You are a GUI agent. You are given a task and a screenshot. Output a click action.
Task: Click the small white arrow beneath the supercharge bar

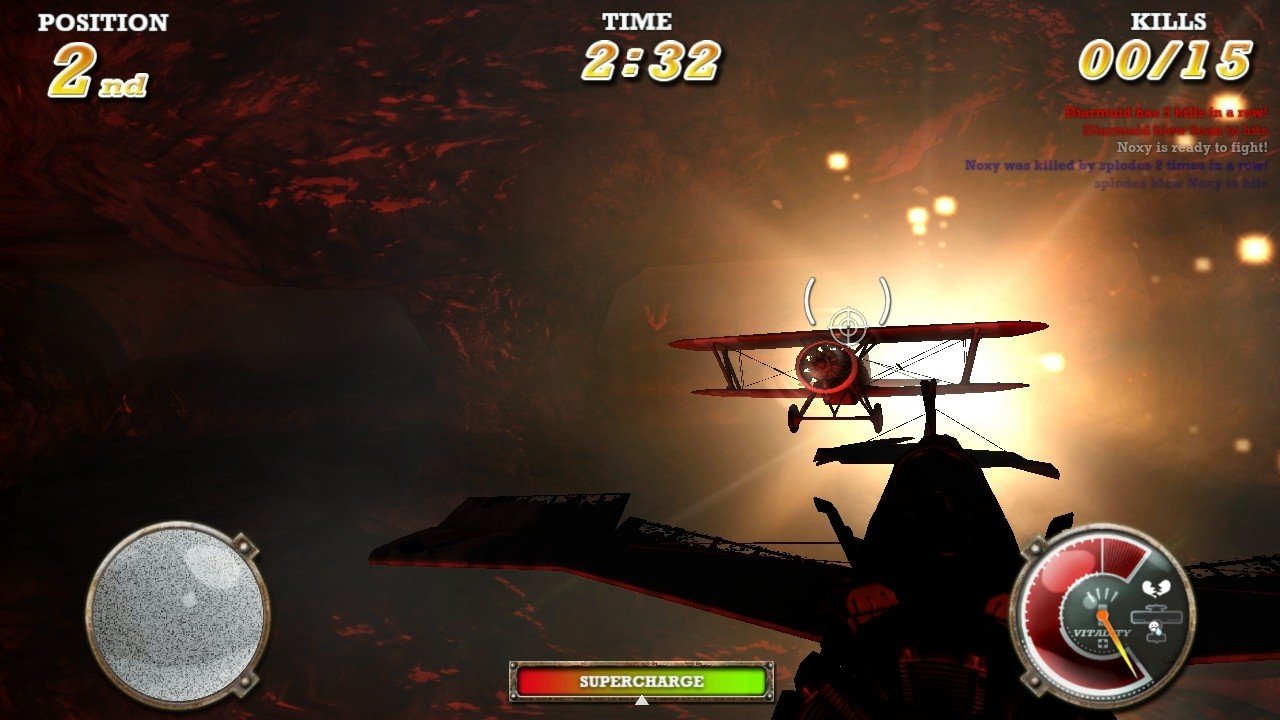pos(640,702)
